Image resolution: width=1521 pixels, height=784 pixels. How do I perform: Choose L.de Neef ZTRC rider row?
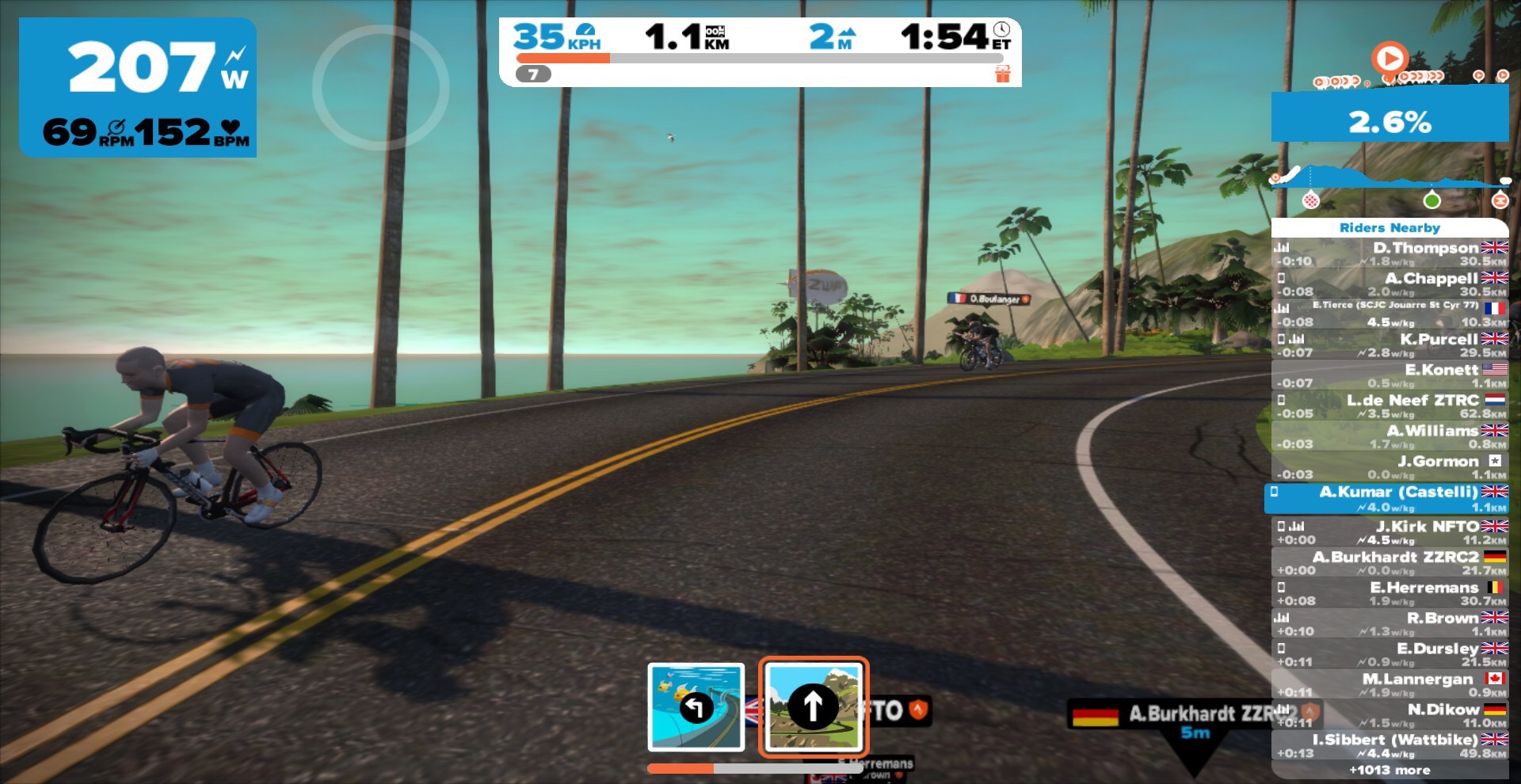[x=1389, y=406]
